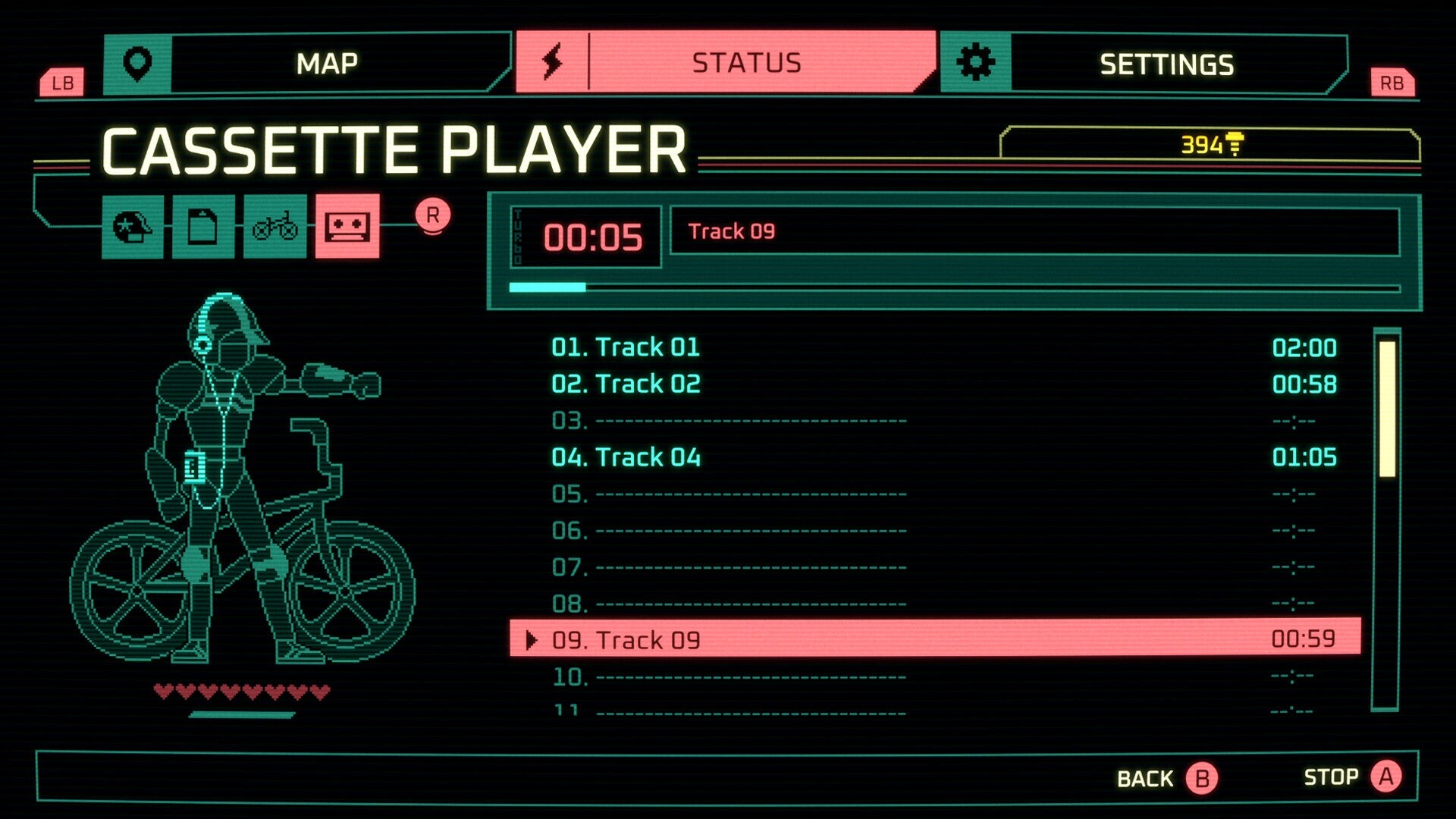Click the map pin icon

(x=136, y=62)
